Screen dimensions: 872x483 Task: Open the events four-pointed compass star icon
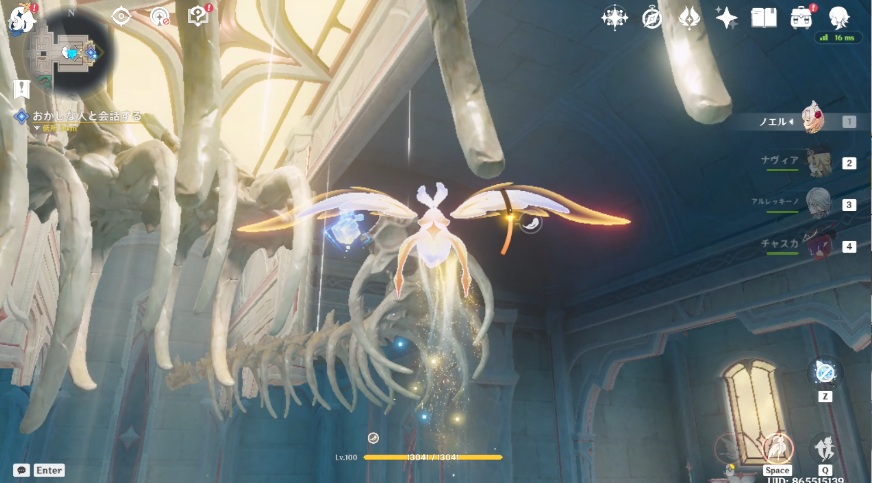[614, 17]
